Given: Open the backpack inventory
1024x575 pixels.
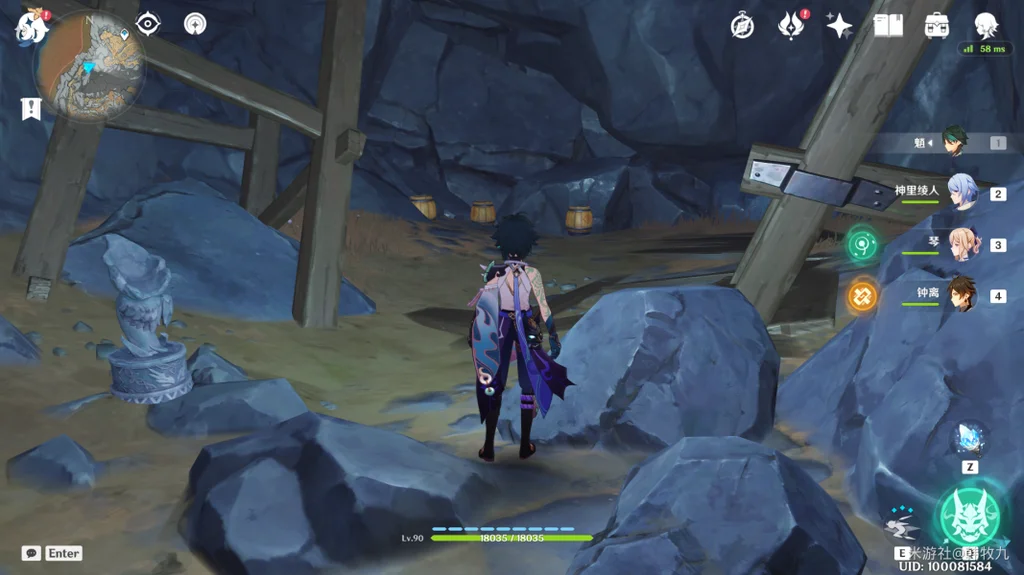Looking at the screenshot, I should 937,26.
